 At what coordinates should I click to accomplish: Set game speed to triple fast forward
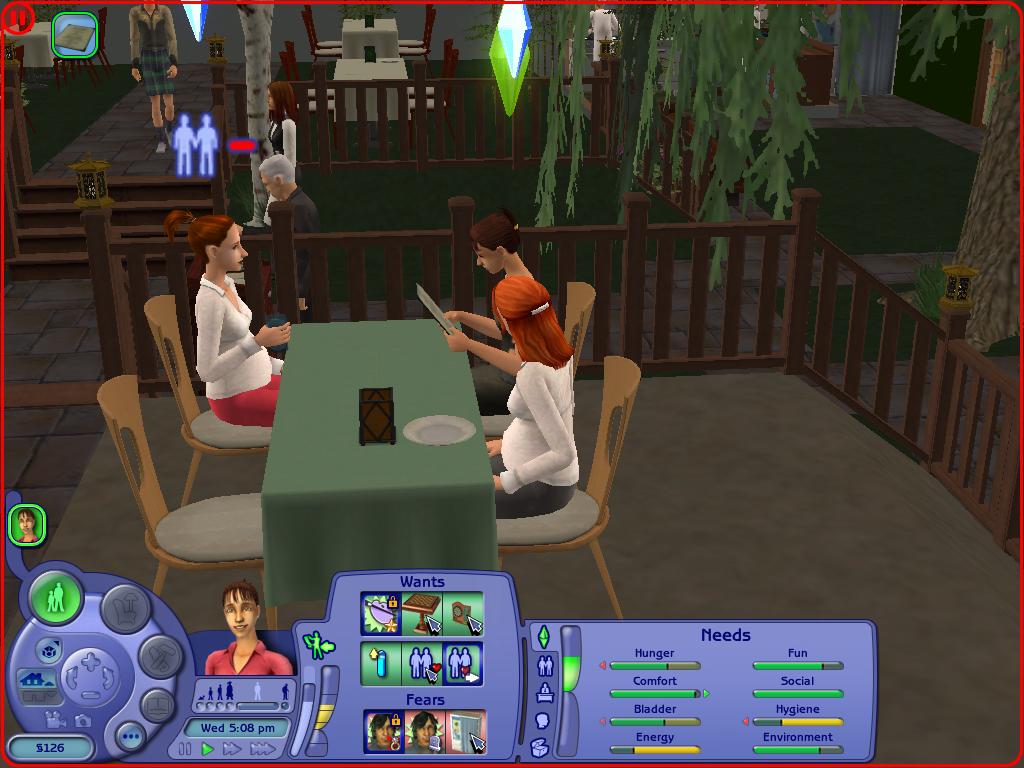261,749
